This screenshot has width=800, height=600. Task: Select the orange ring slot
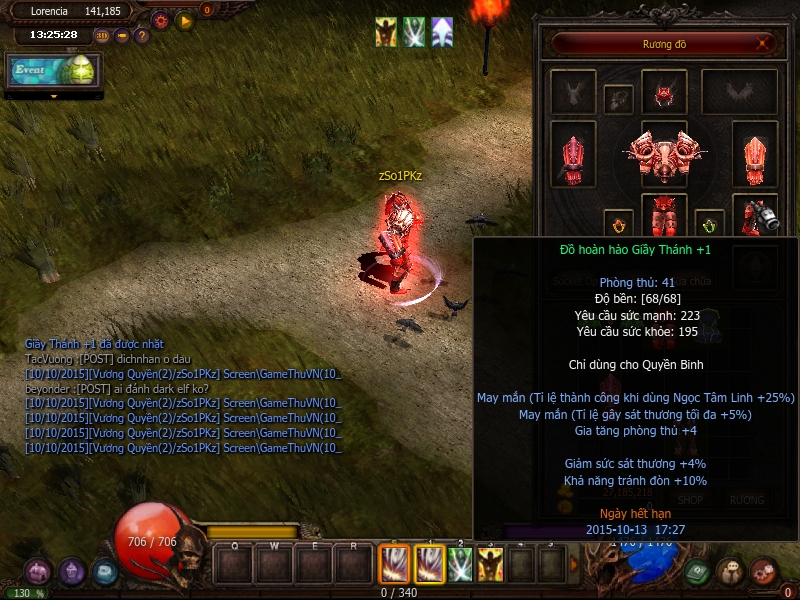tap(618, 223)
